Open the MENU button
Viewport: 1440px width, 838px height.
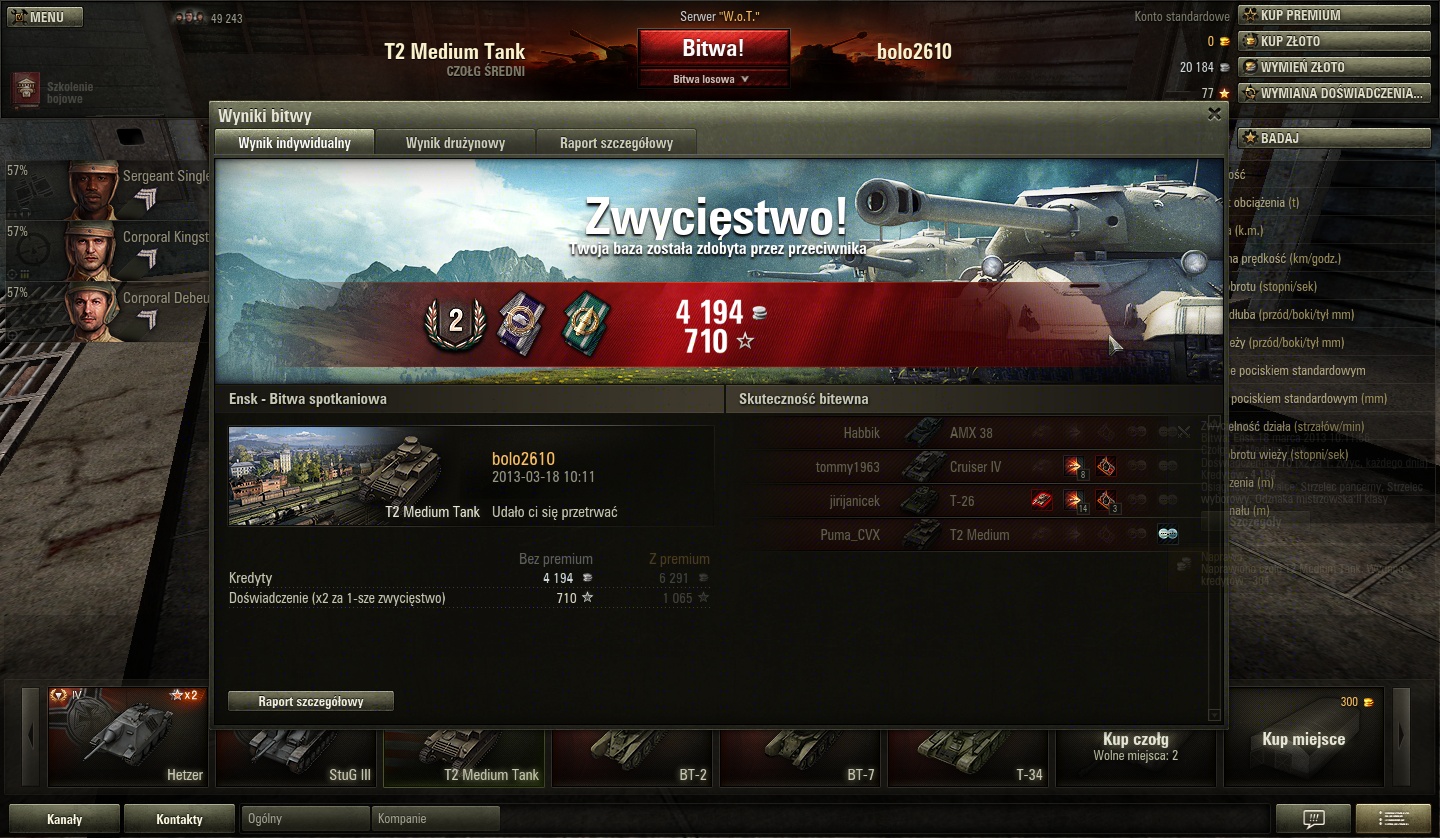pos(44,17)
